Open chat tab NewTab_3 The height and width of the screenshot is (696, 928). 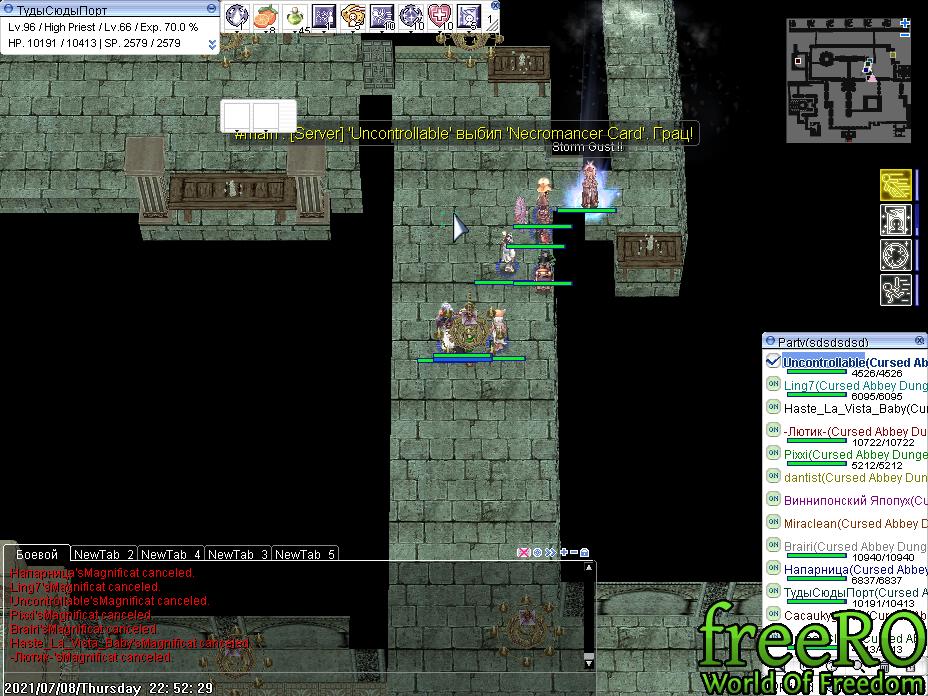click(x=238, y=554)
